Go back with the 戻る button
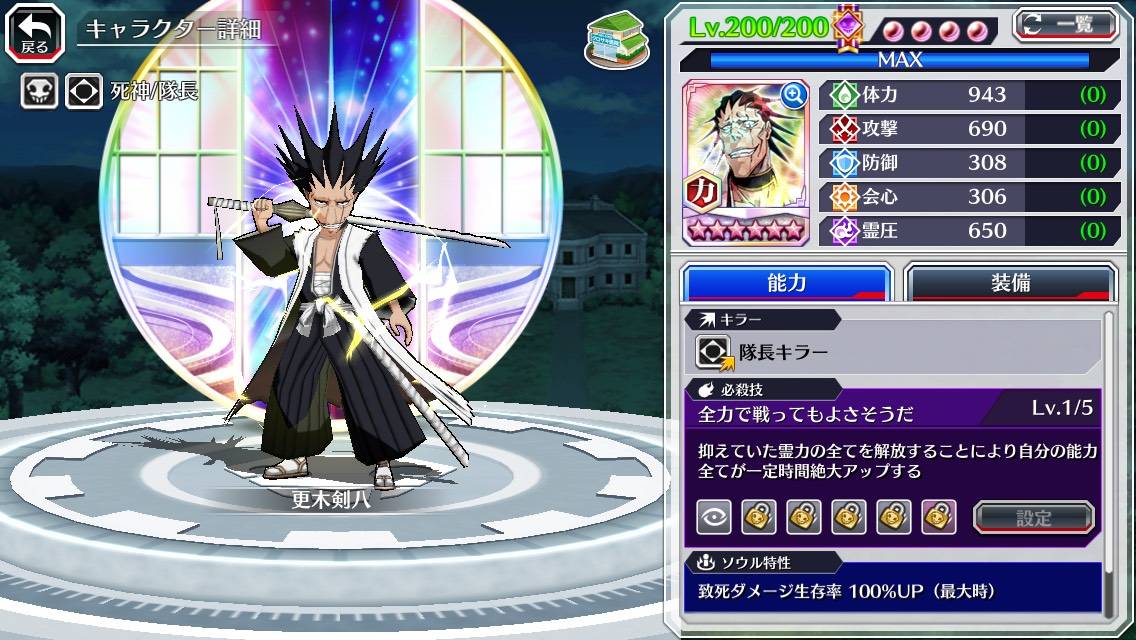The image size is (1136, 640). [x=35, y=32]
